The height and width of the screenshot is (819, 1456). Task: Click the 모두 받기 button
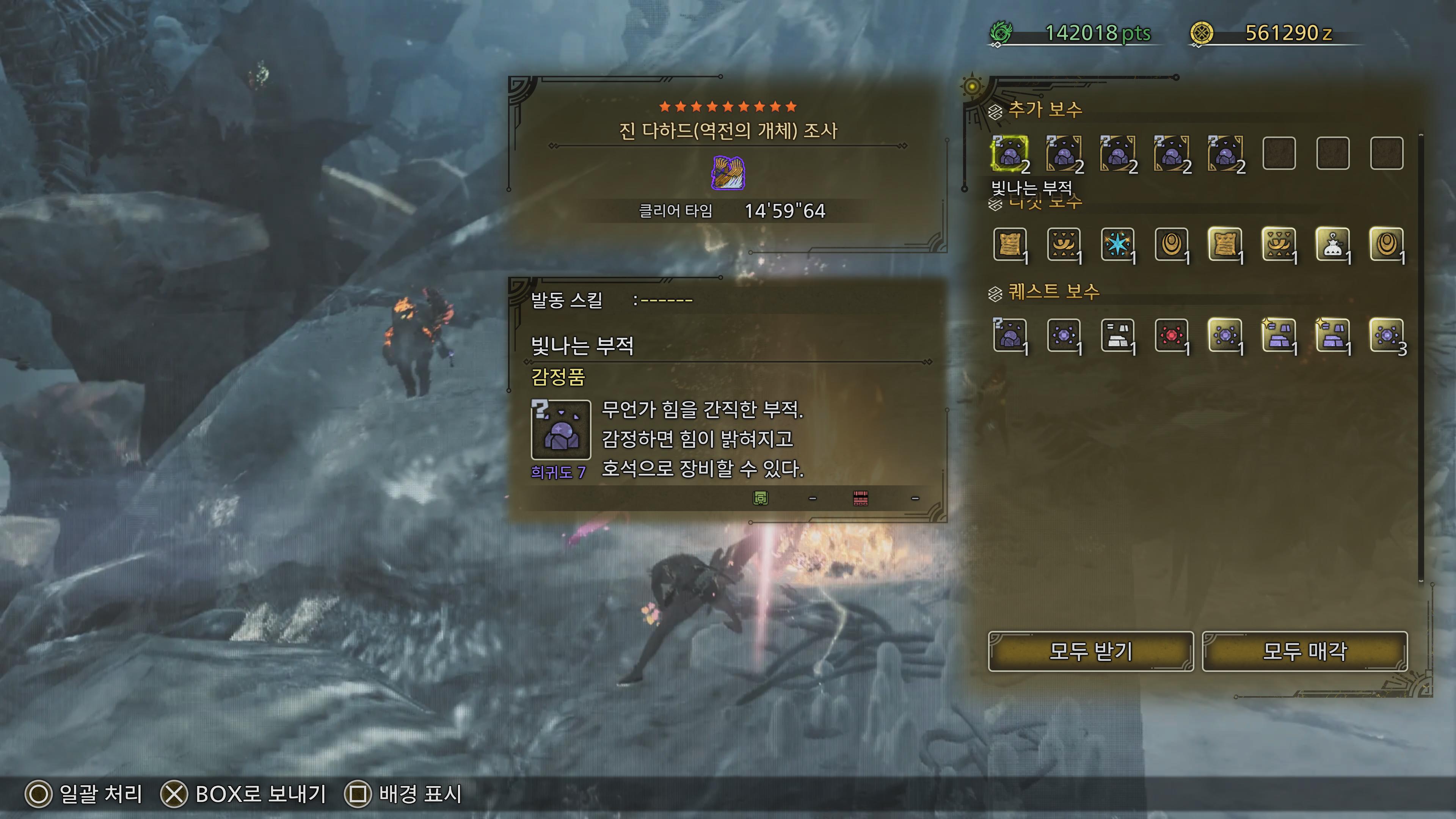1090,651
